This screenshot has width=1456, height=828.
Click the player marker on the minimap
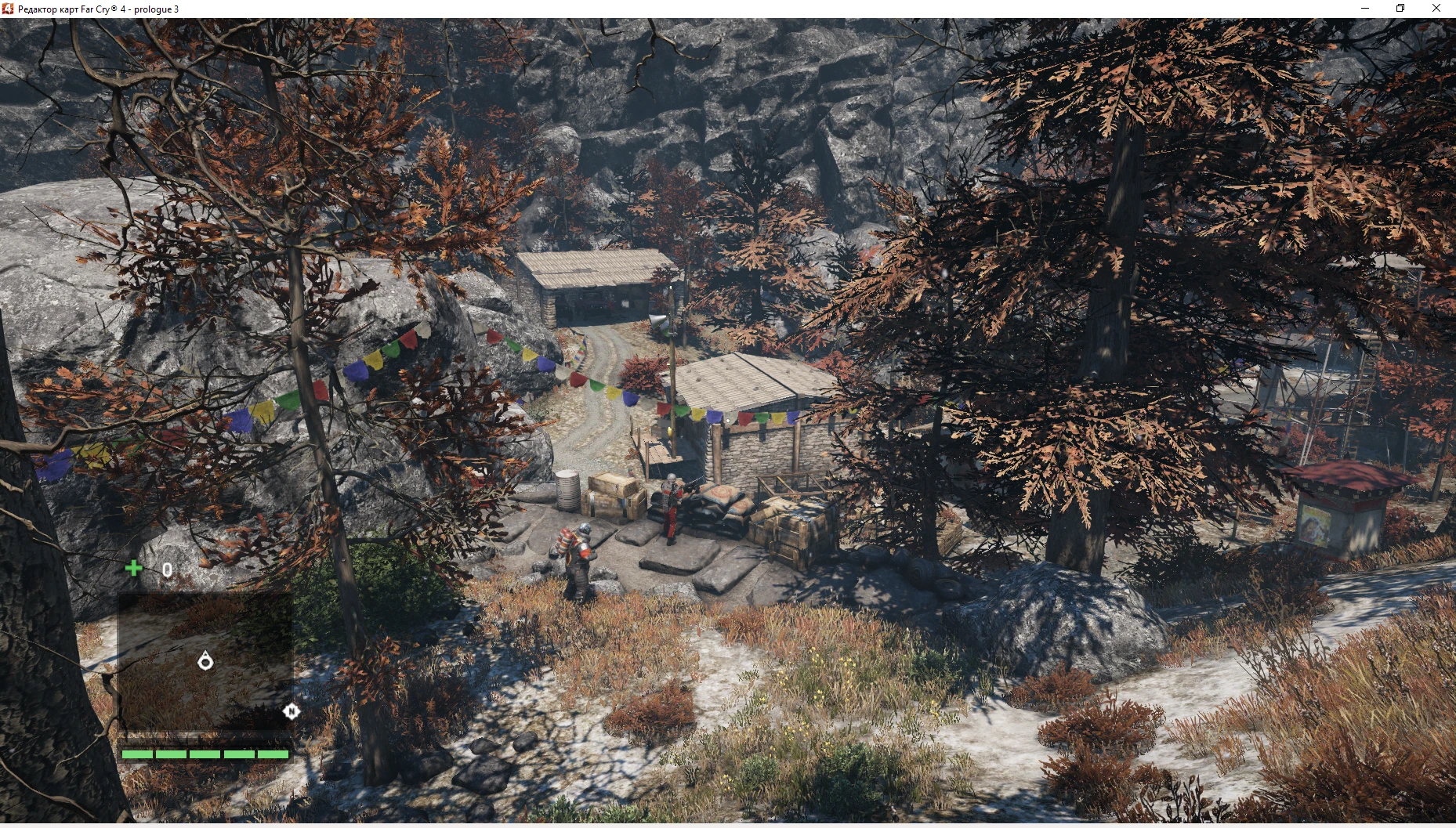pyautogui.click(x=205, y=661)
